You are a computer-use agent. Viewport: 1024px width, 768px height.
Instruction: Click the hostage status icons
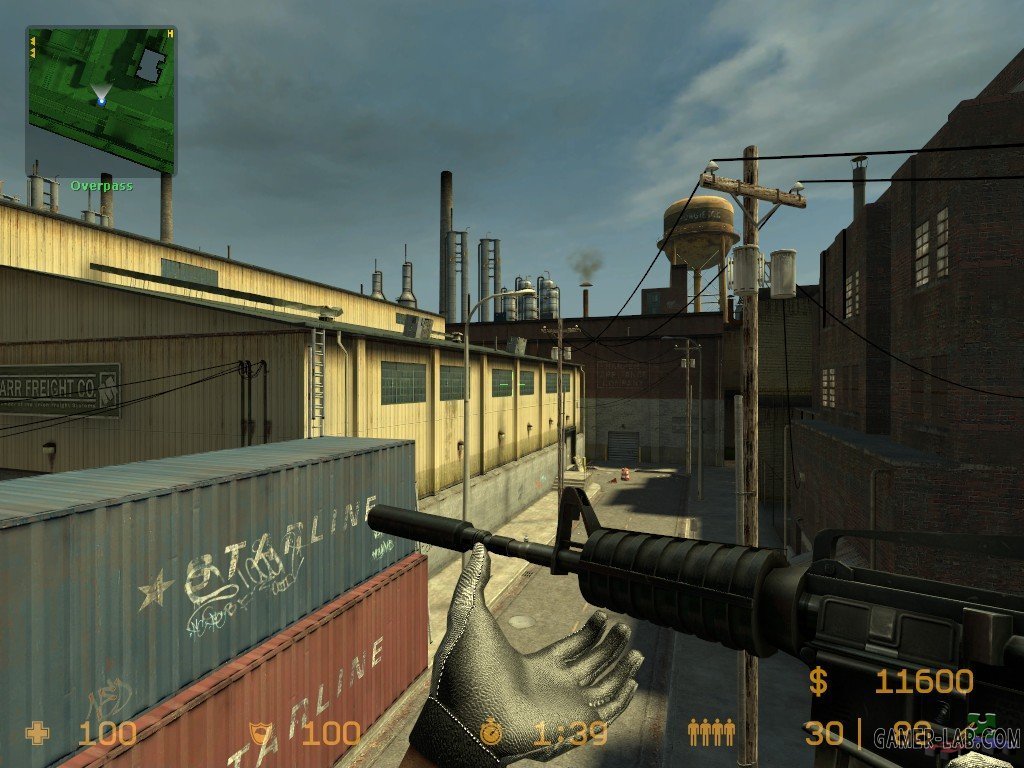click(x=711, y=733)
